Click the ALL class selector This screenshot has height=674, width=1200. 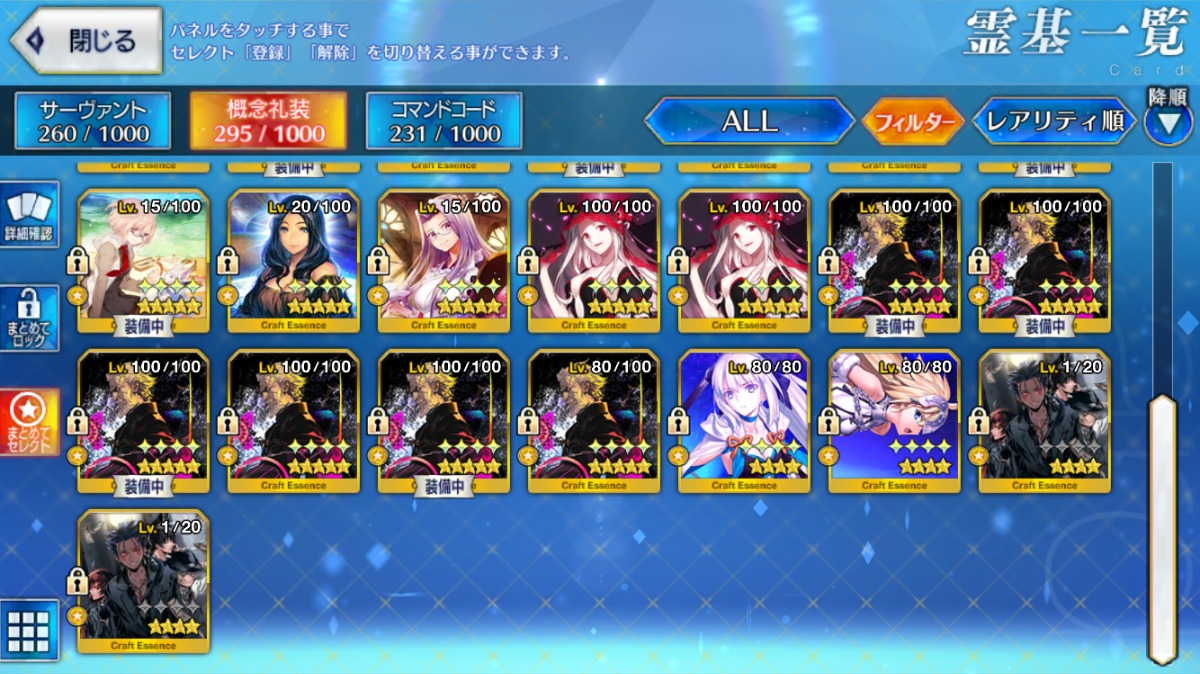point(749,122)
